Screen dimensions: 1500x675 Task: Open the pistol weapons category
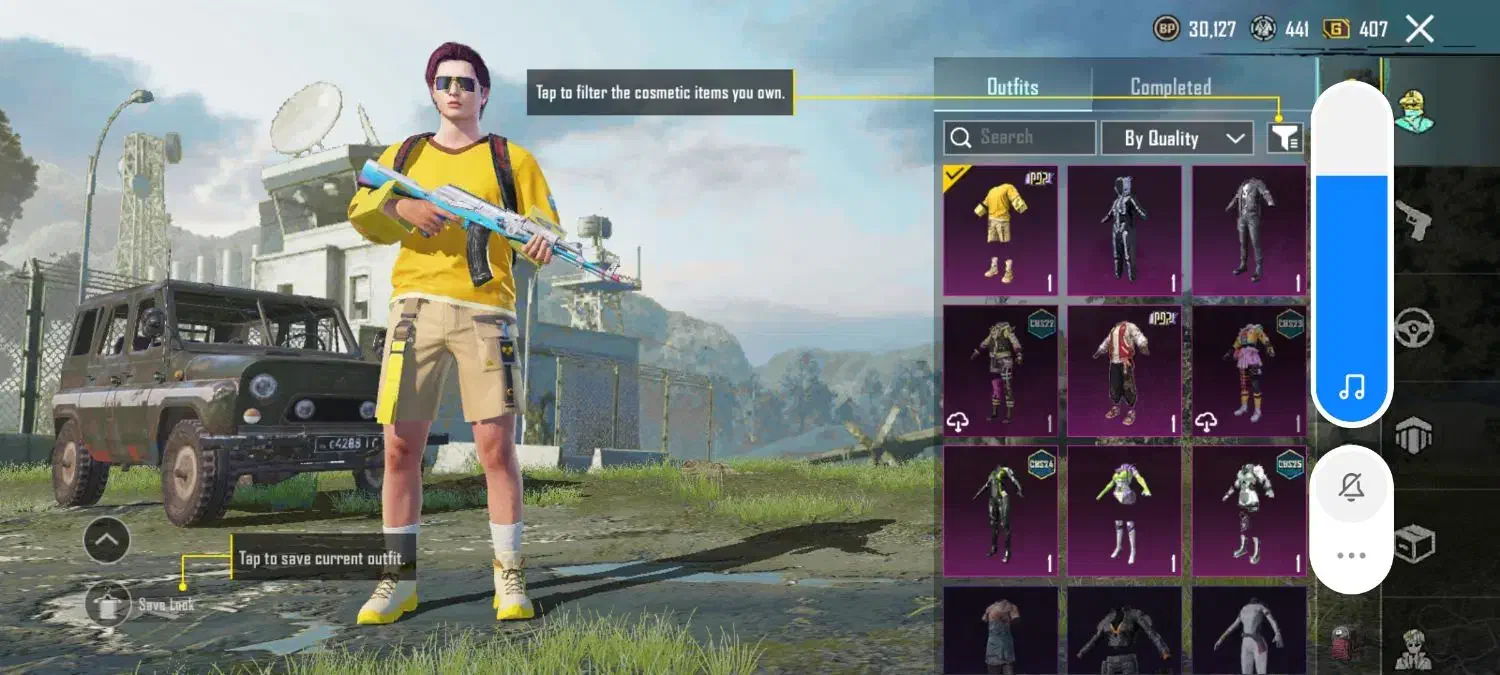(x=1414, y=222)
